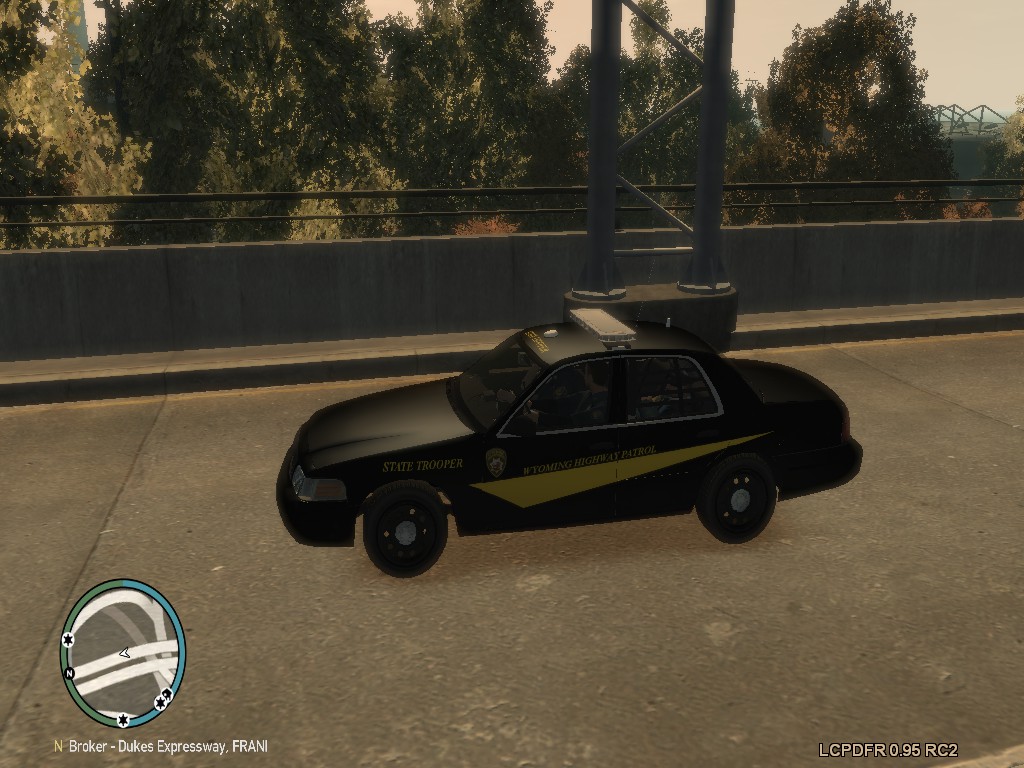Select the north N compass marker

point(69,673)
